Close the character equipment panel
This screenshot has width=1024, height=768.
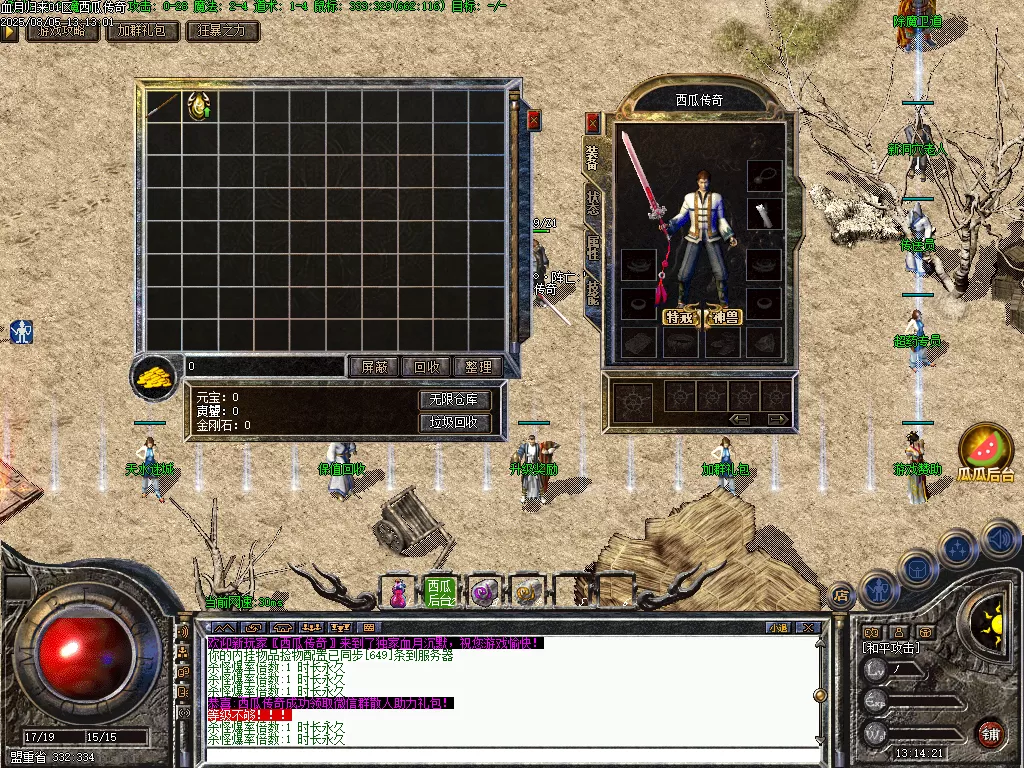(x=592, y=122)
